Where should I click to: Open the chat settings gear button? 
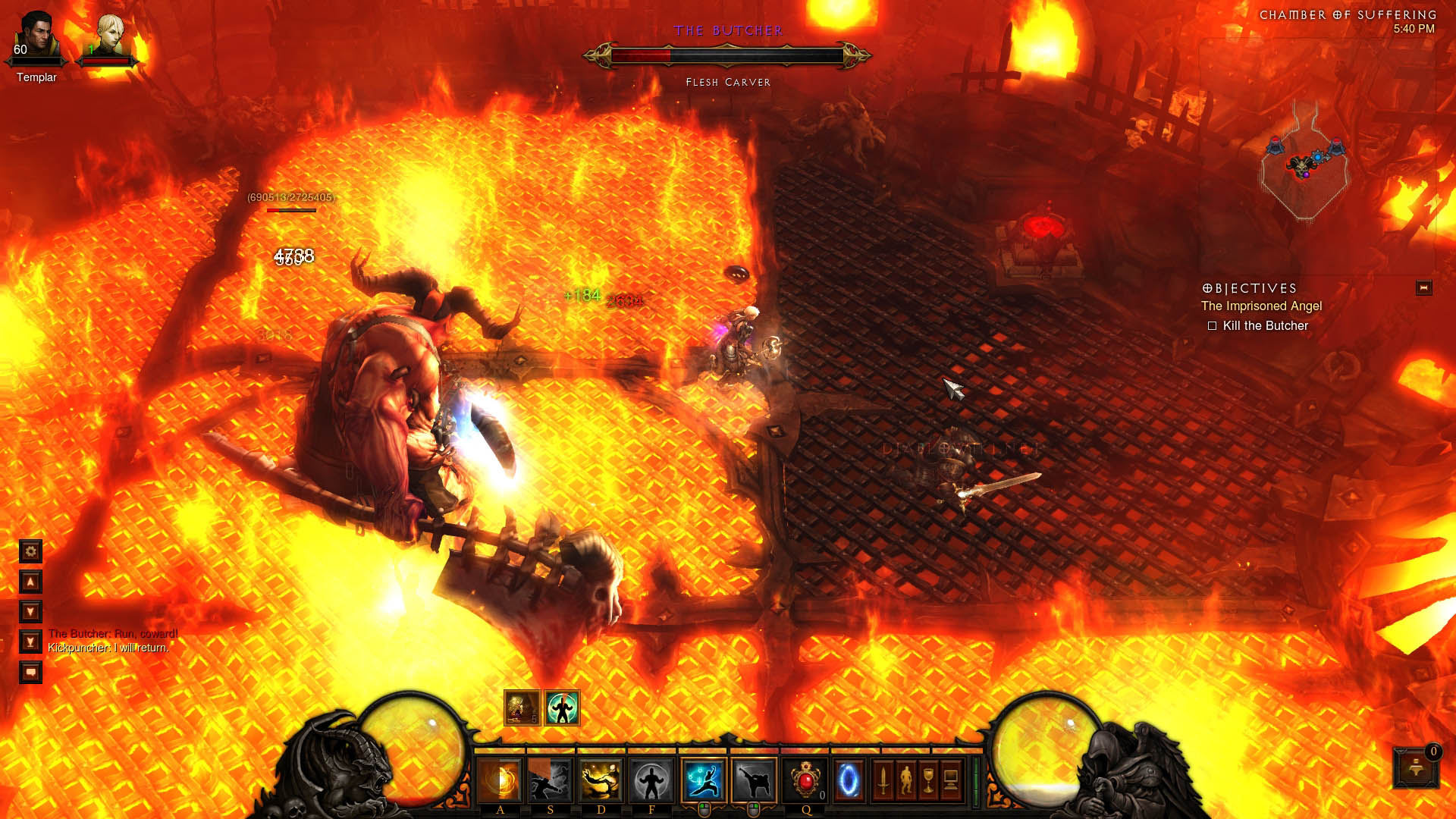click(x=30, y=551)
